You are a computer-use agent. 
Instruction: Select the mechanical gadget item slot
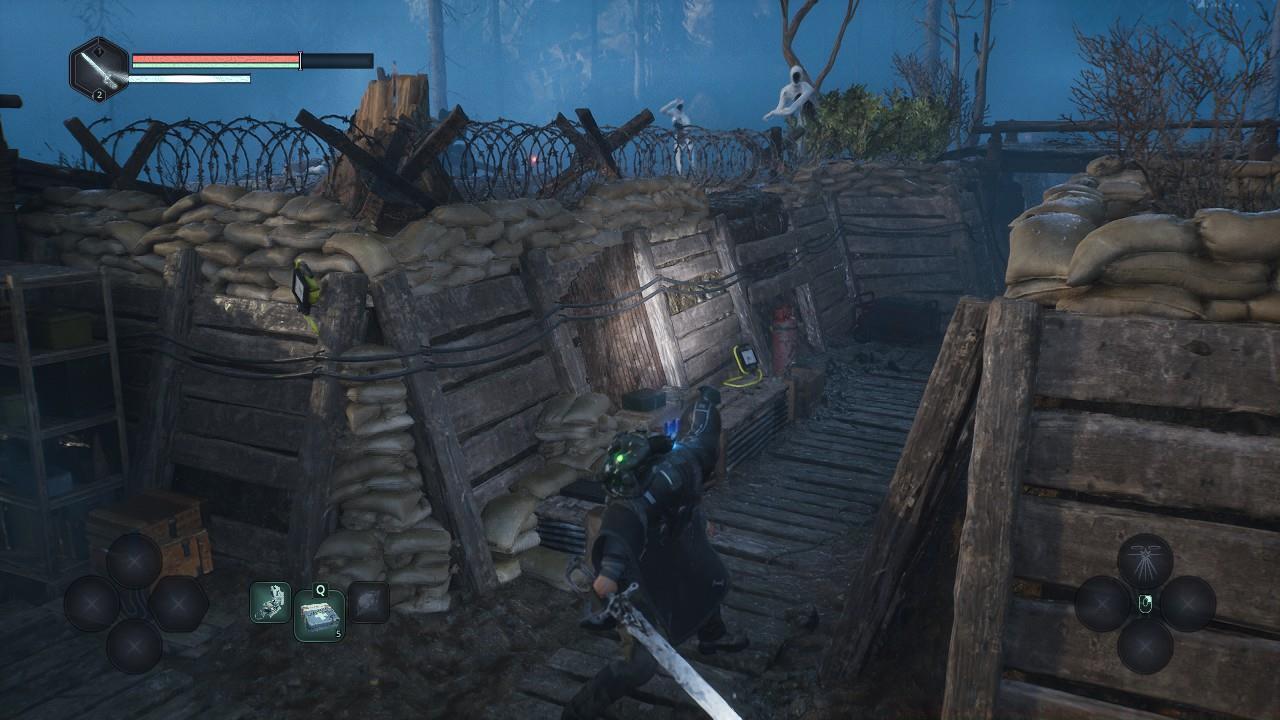269,602
